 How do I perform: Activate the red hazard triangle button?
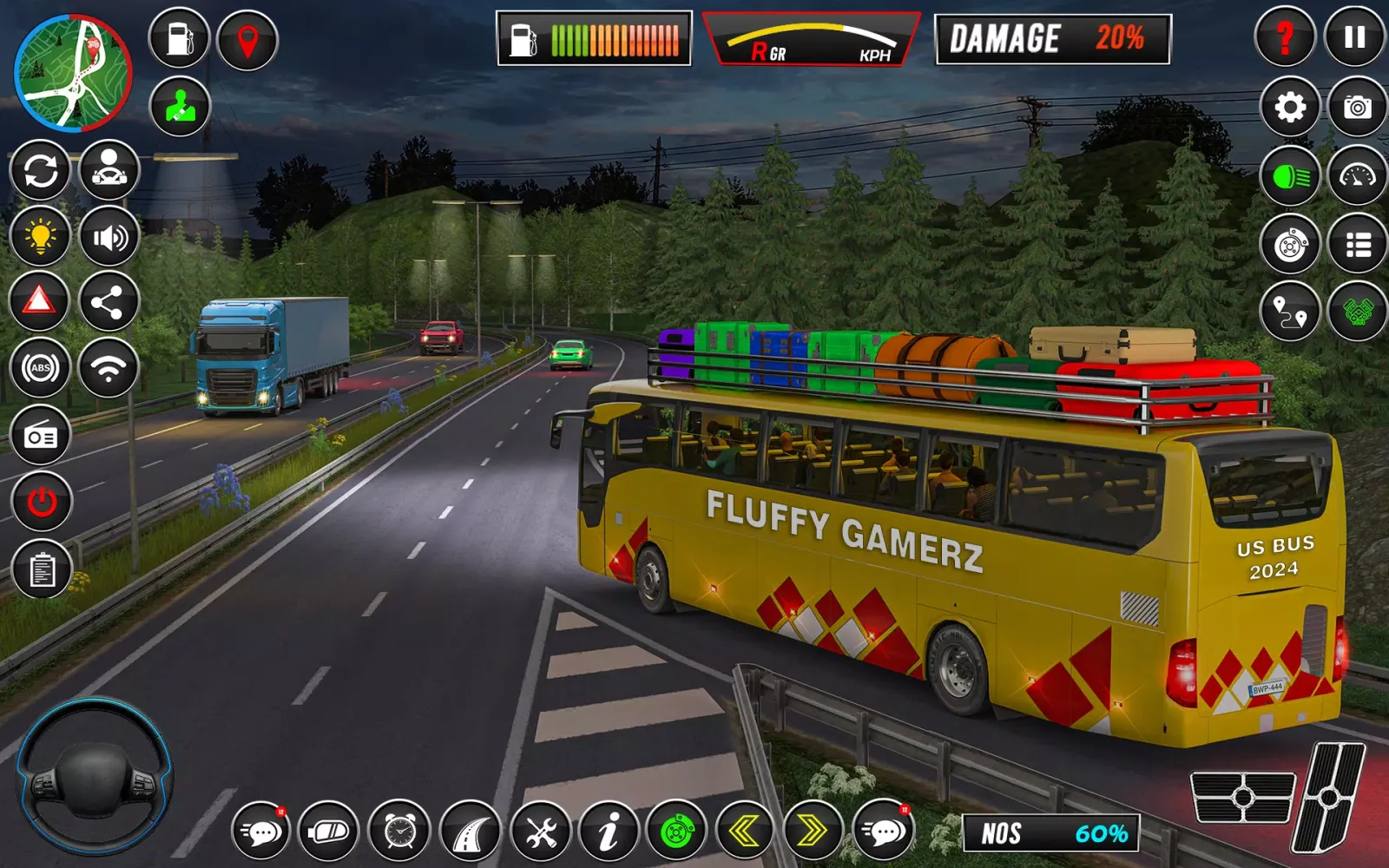[x=40, y=301]
